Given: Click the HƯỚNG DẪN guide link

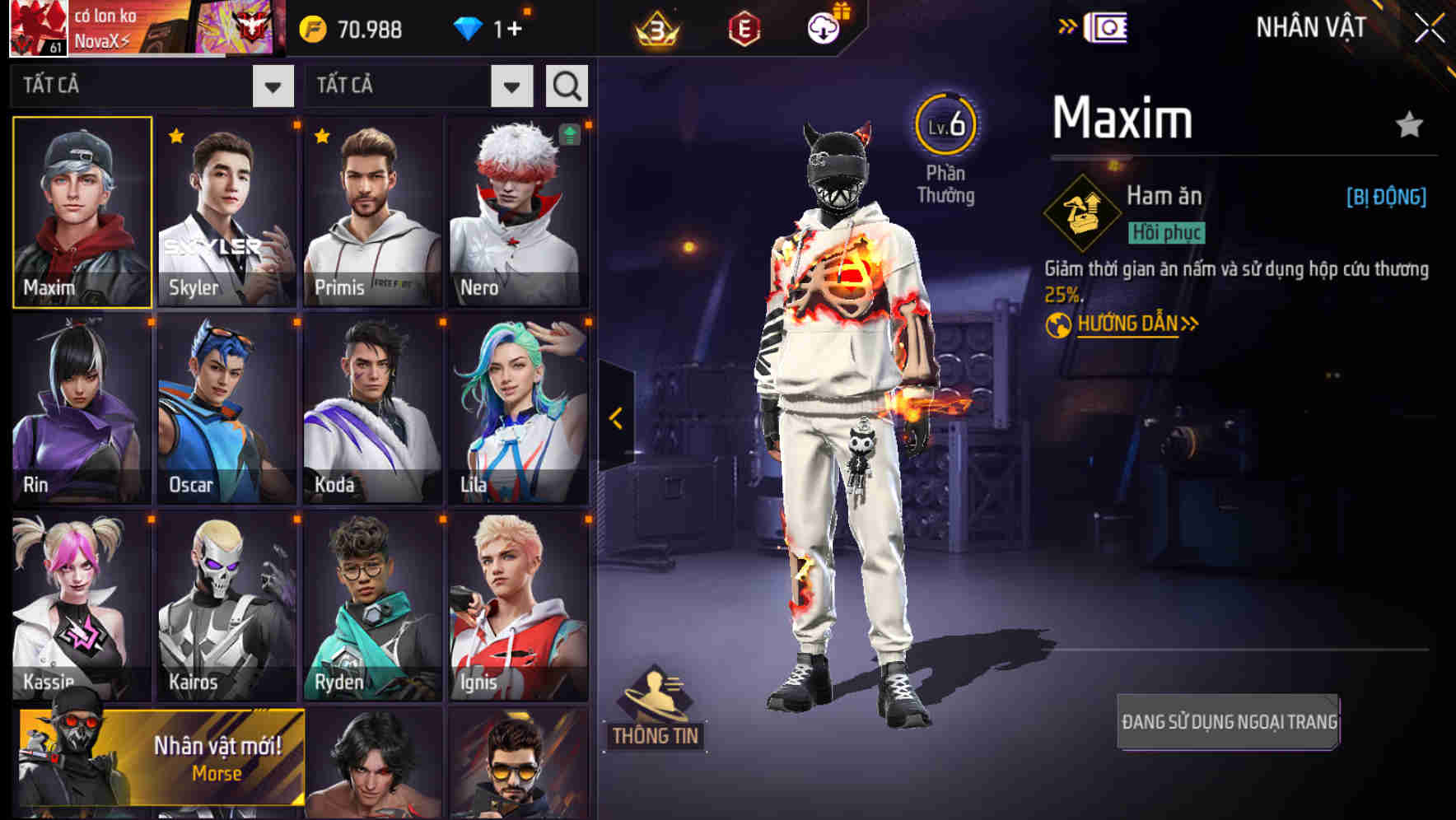Looking at the screenshot, I should (1127, 324).
